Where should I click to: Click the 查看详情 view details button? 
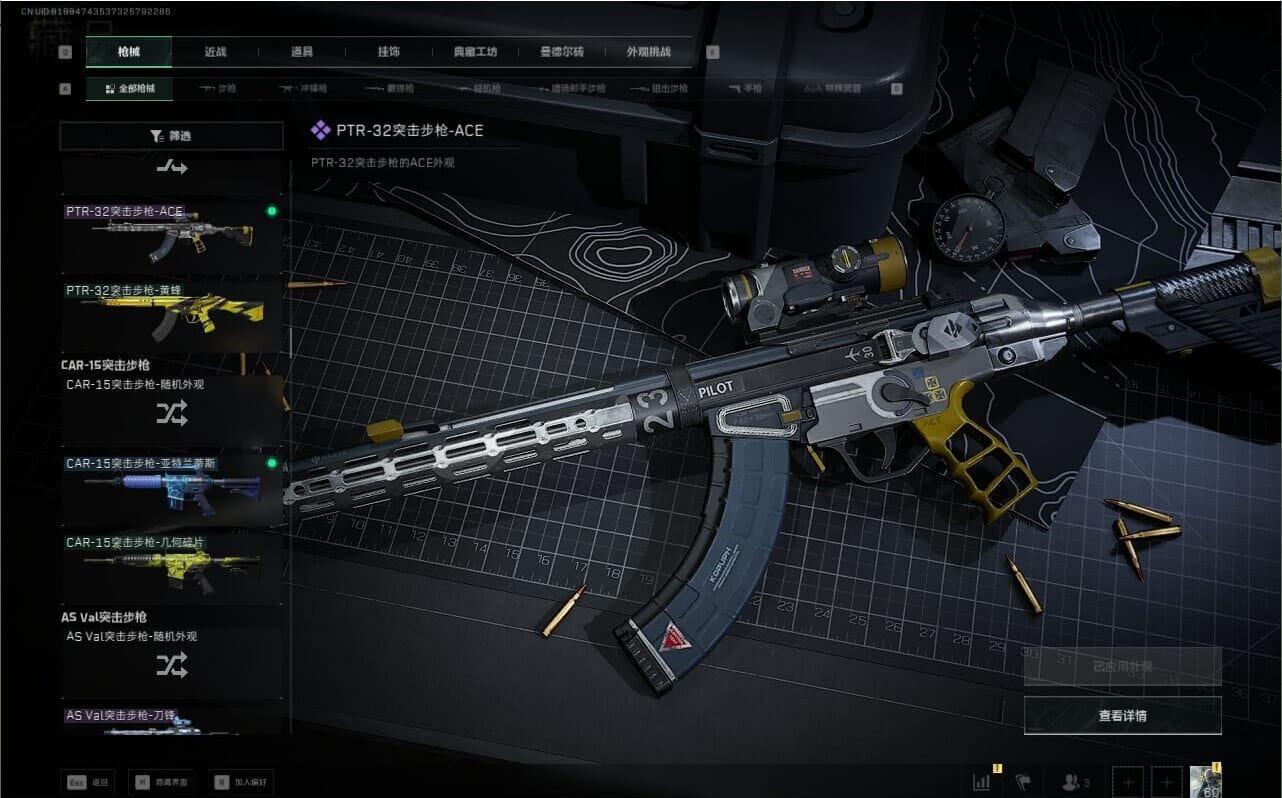coord(1122,715)
